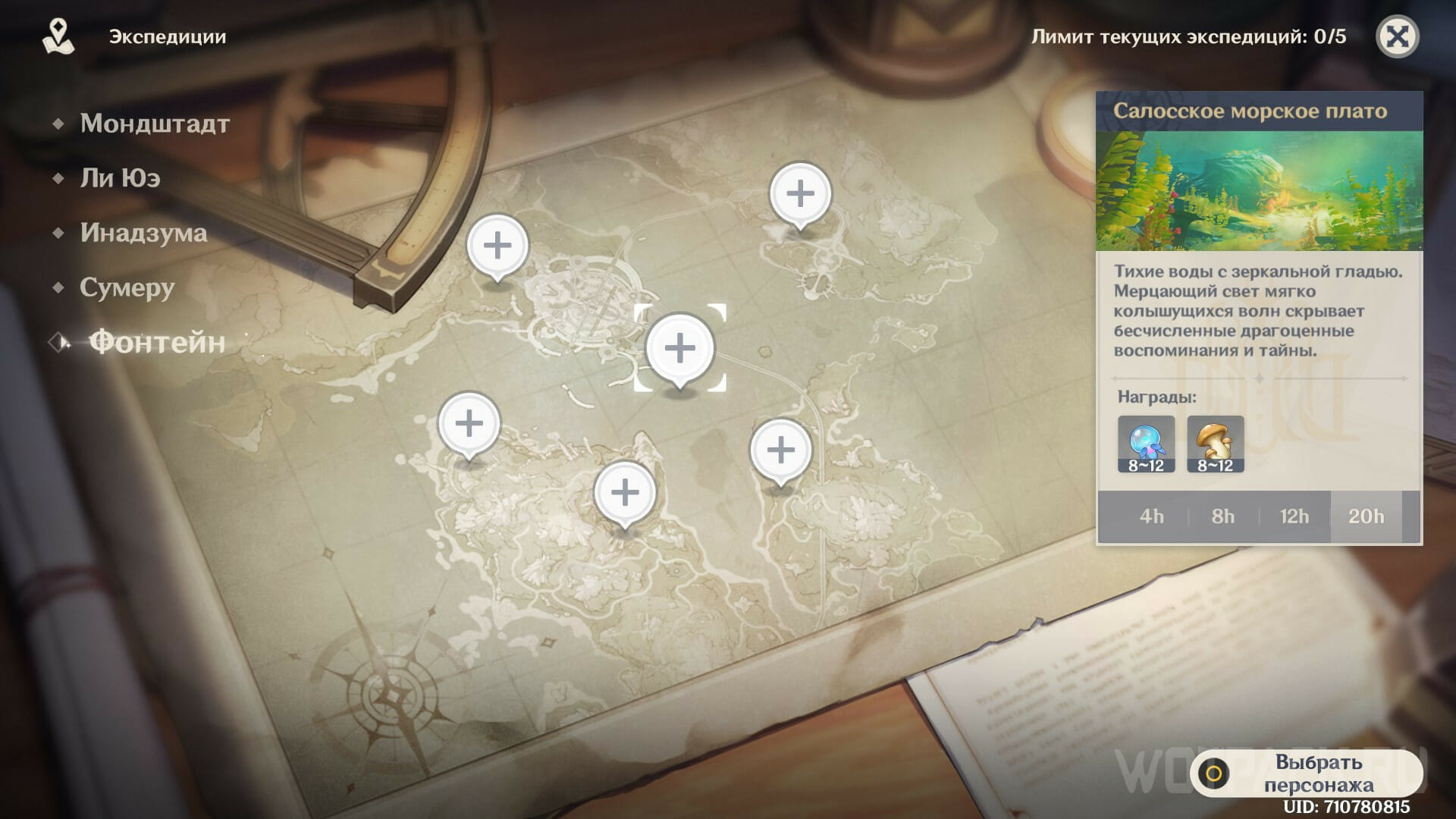Pick the 12h duration option
The image size is (1456, 819).
[x=1294, y=516]
